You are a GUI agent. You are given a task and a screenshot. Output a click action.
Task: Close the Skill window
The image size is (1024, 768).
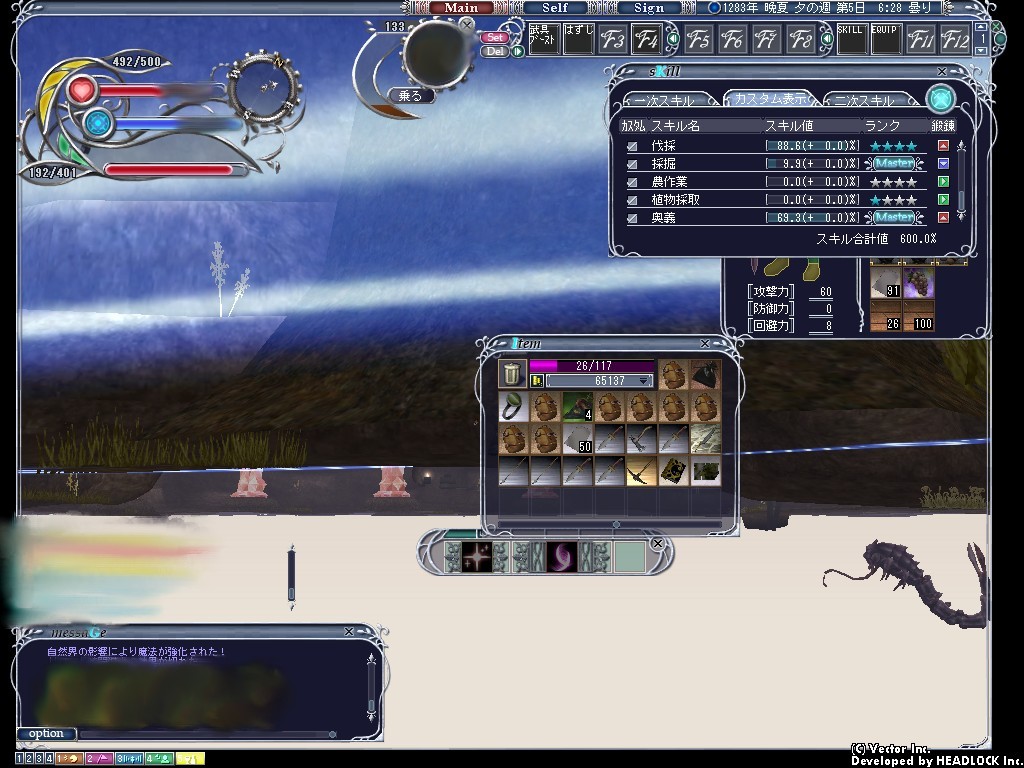(x=942, y=72)
